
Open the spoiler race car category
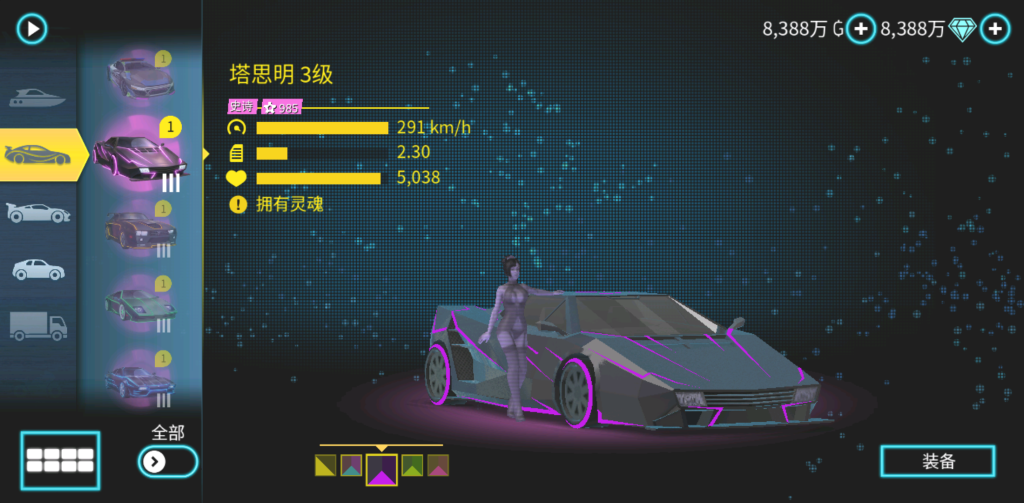(x=38, y=212)
